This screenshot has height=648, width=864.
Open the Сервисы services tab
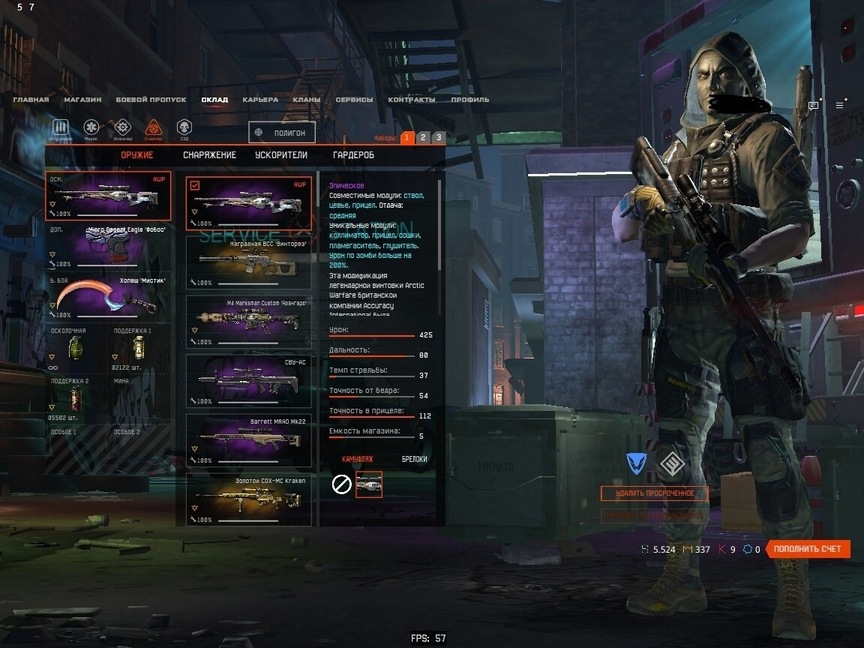pyautogui.click(x=354, y=100)
